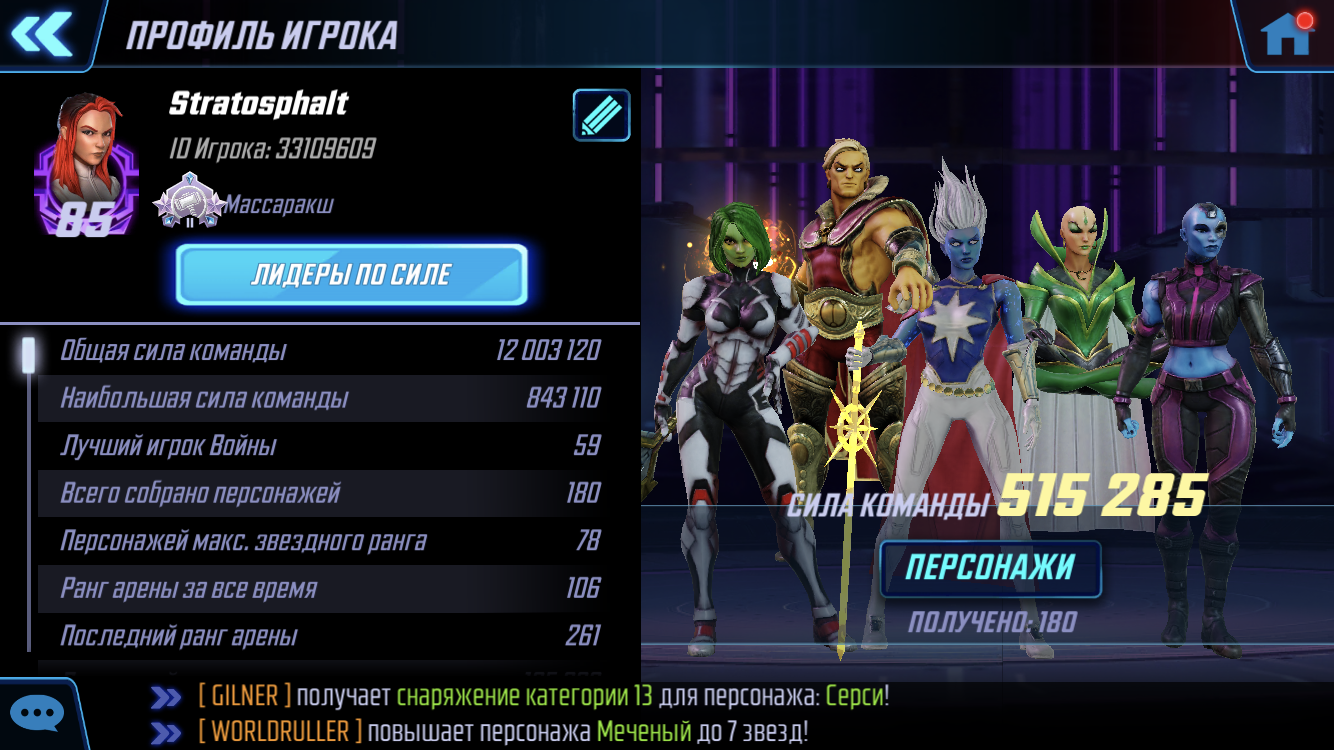Select the Последний ранг арены row

(x=330, y=636)
